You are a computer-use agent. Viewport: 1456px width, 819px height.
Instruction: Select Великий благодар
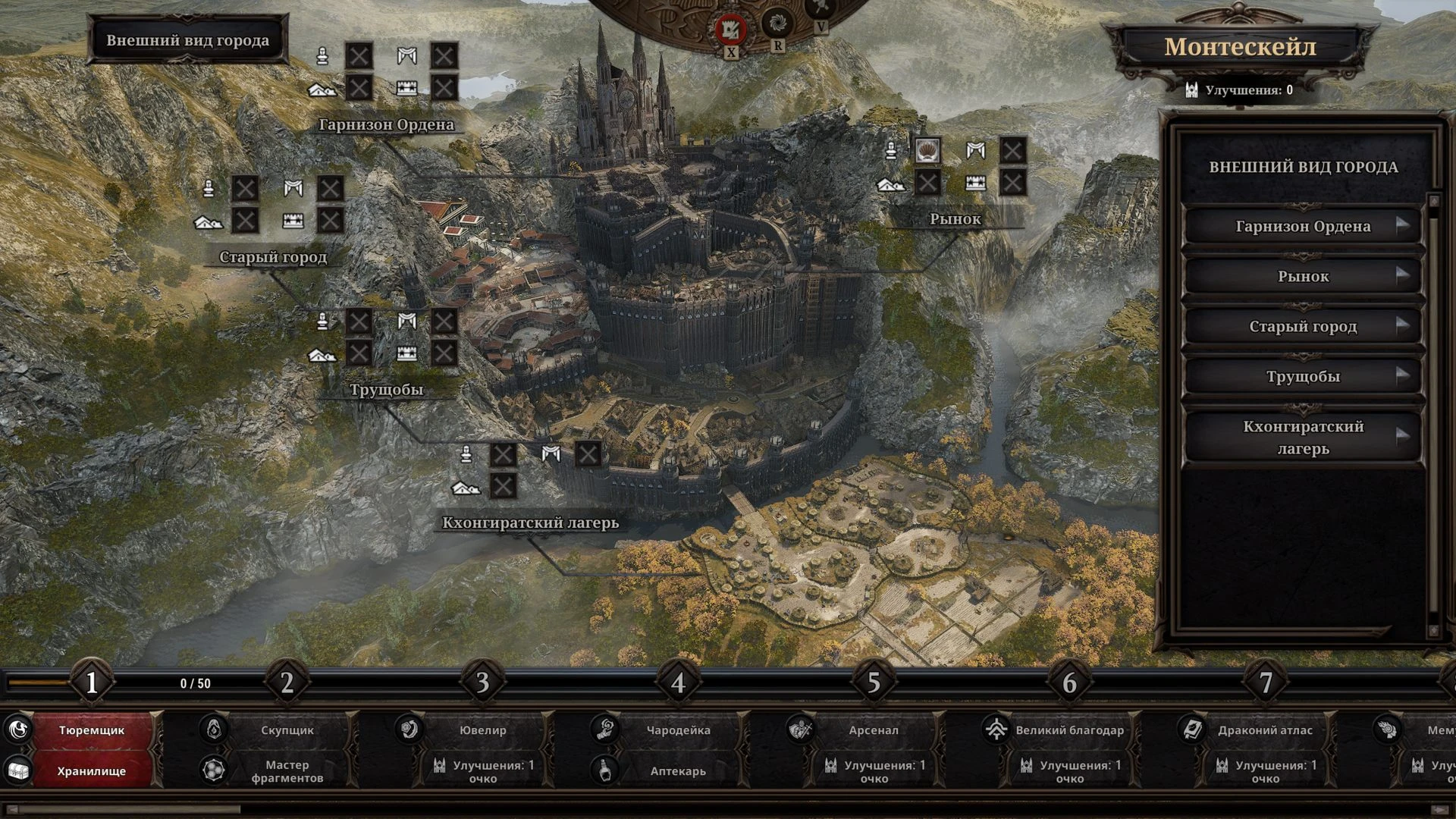coord(1068,730)
